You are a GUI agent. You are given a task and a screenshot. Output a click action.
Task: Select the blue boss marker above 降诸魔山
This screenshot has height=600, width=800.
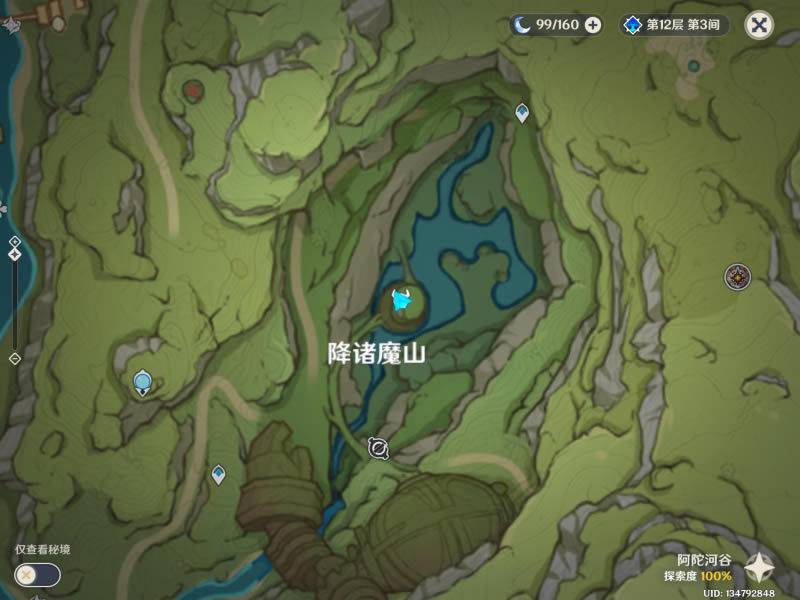click(404, 299)
